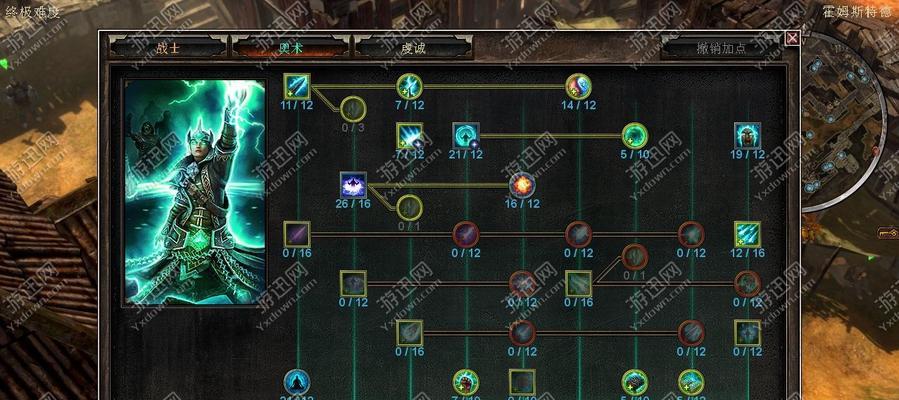This screenshot has height=400, width=899.
Task: Click the fiery orb skill at 16/12
Action: coord(522,184)
